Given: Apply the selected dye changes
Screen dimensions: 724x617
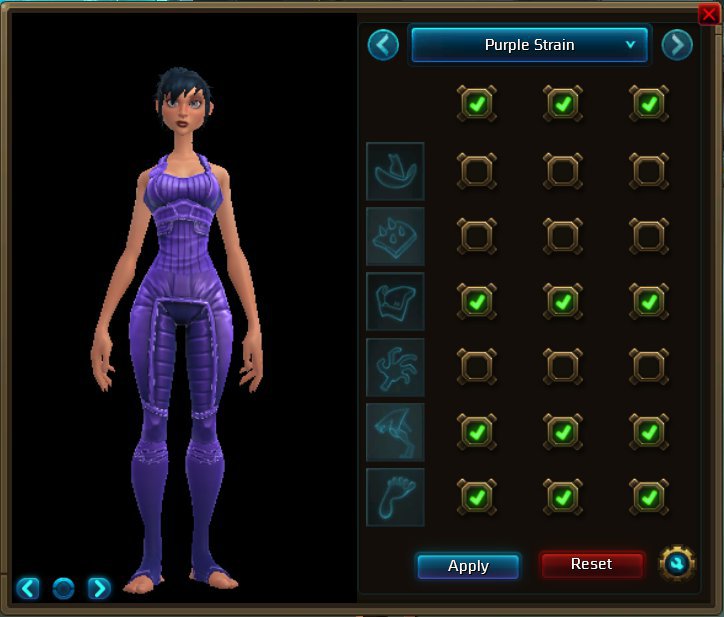Looking at the screenshot, I should (468, 566).
